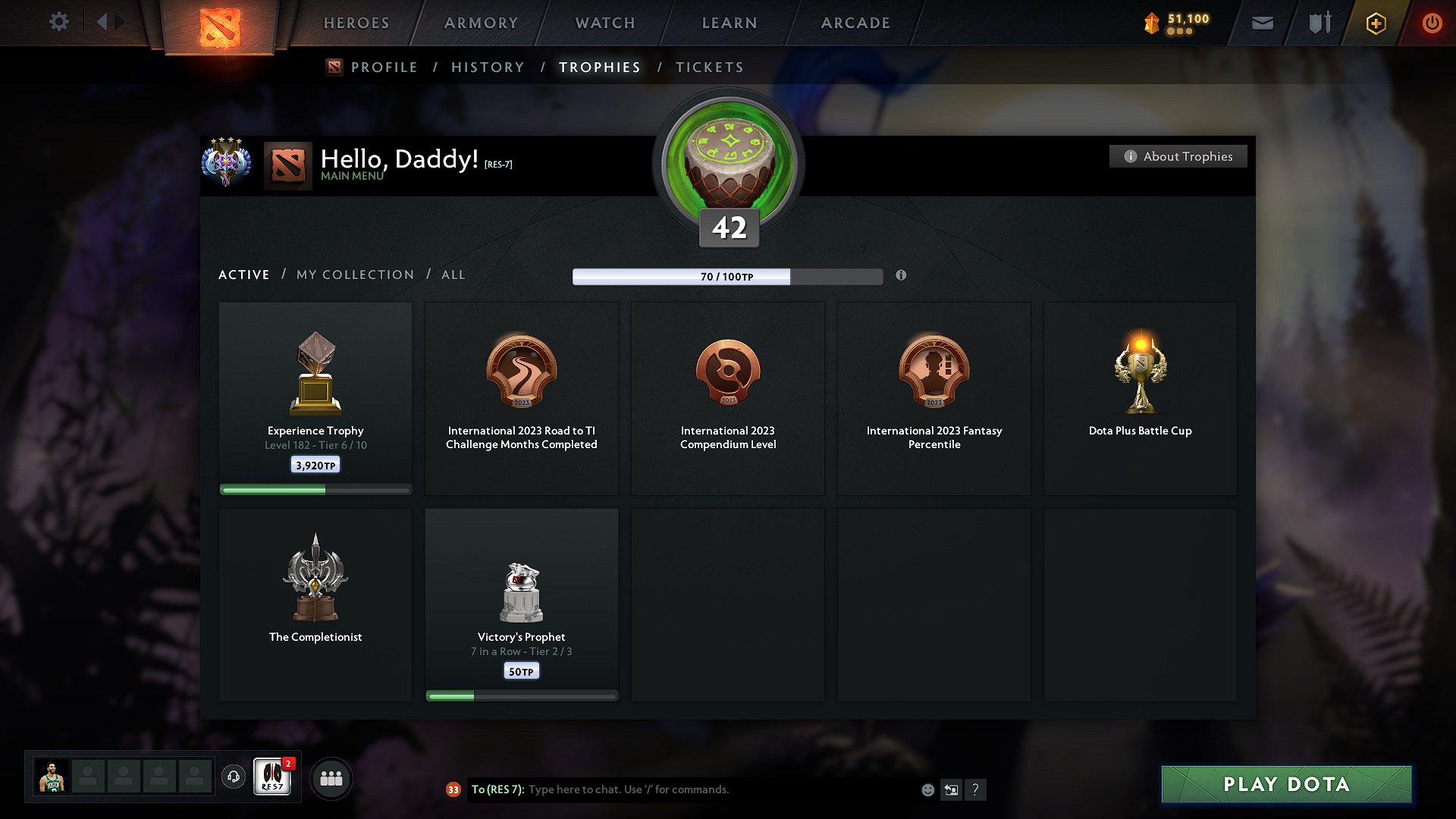This screenshot has height=819, width=1456.
Task: Open the chat emoticon picker
Action: tap(927, 789)
